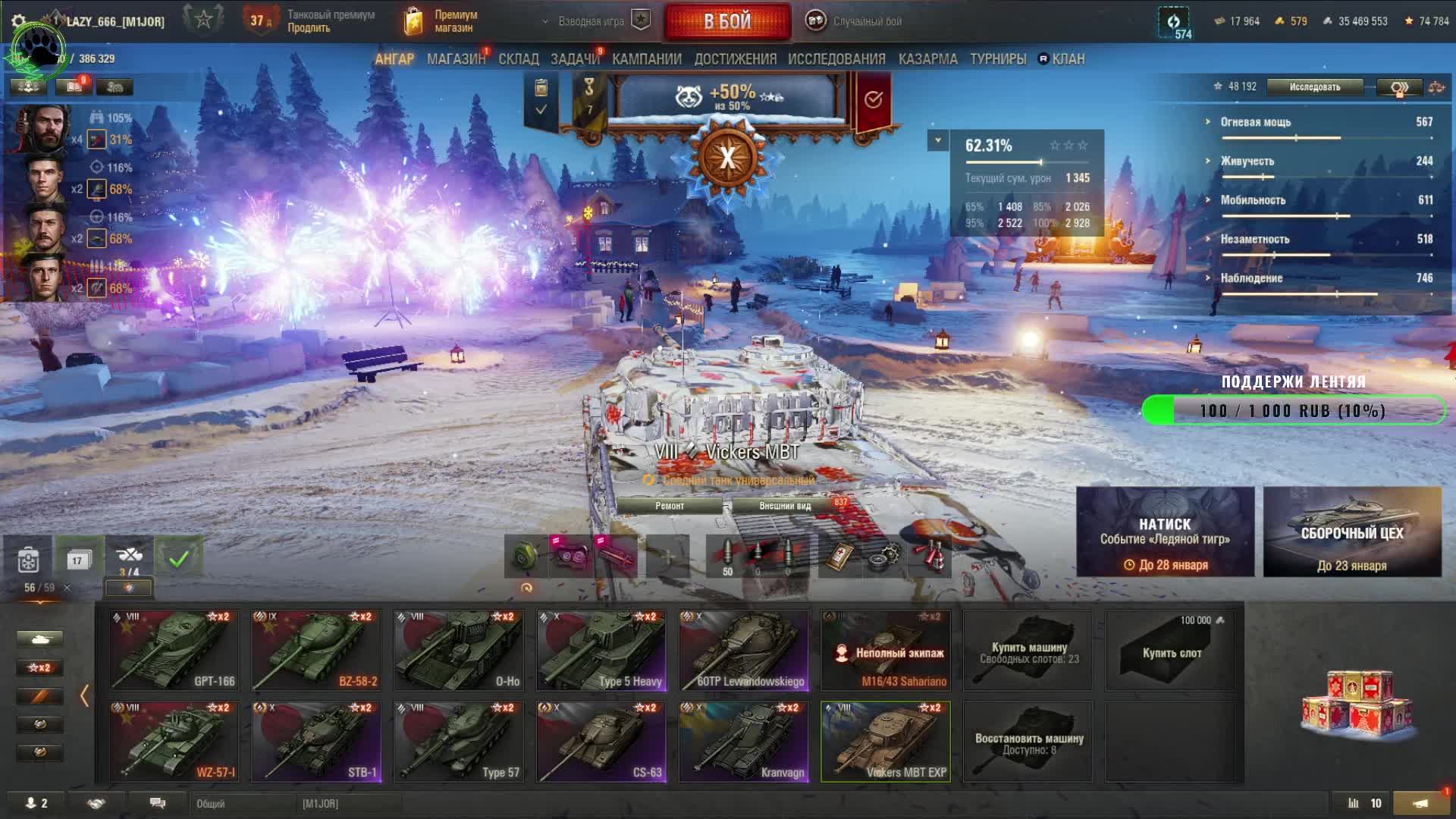Open the ИССЛЕДОВАНИЯ research tab
The width and height of the screenshot is (1456, 819).
836,59
